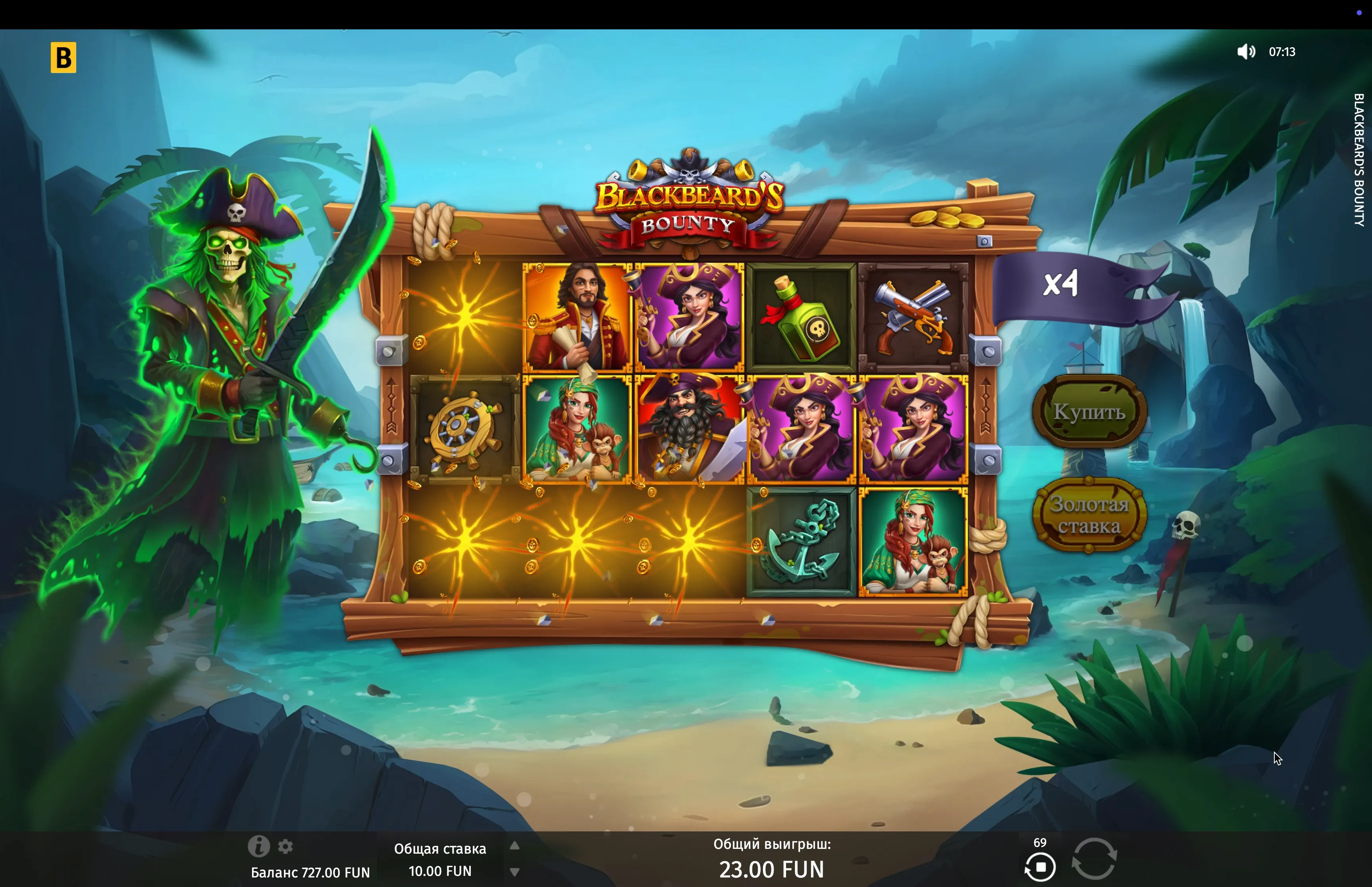Mute the game sound speaker icon

(1246, 52)
